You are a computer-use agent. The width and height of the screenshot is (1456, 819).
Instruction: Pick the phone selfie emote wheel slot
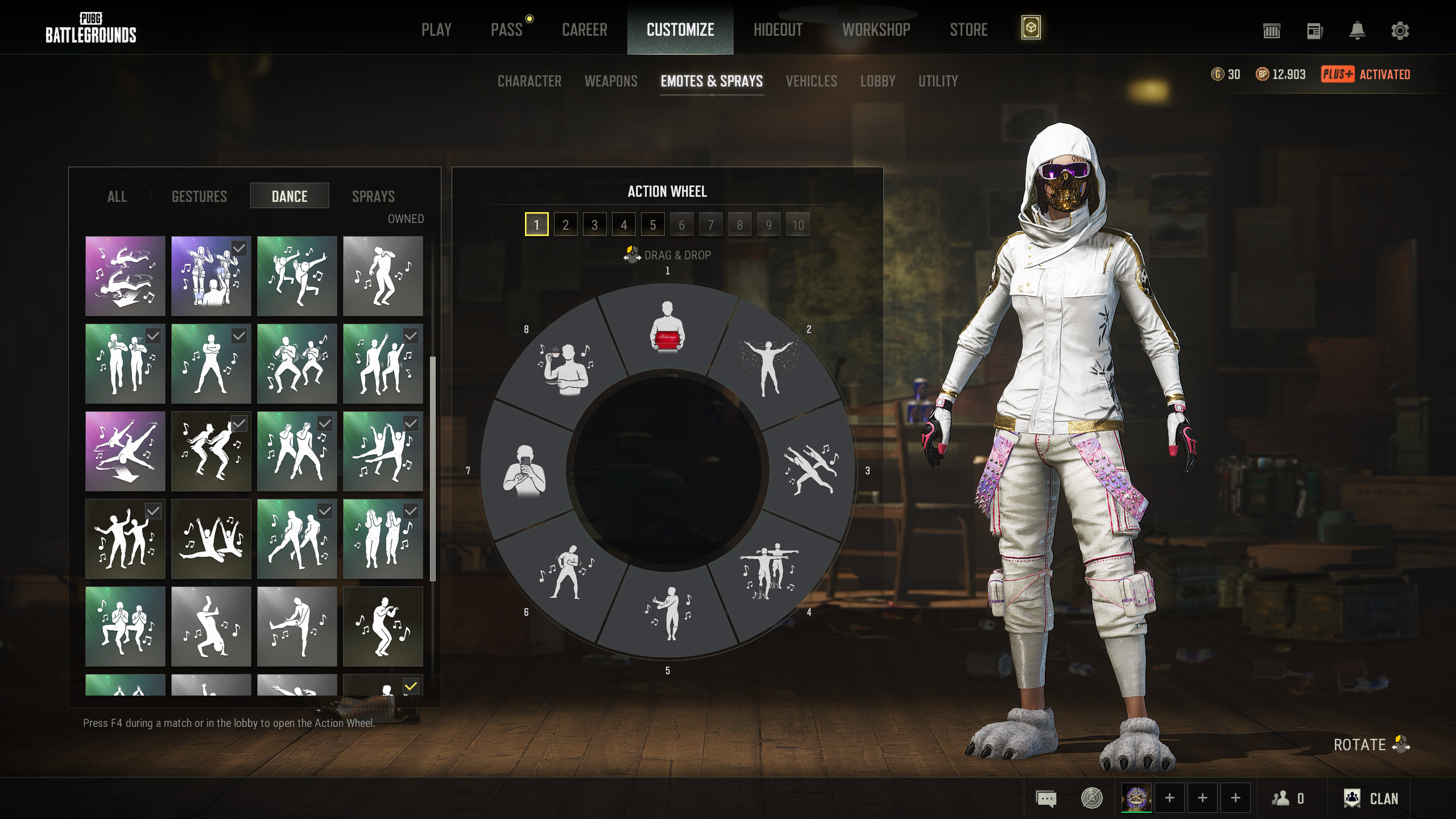(524, 471)
